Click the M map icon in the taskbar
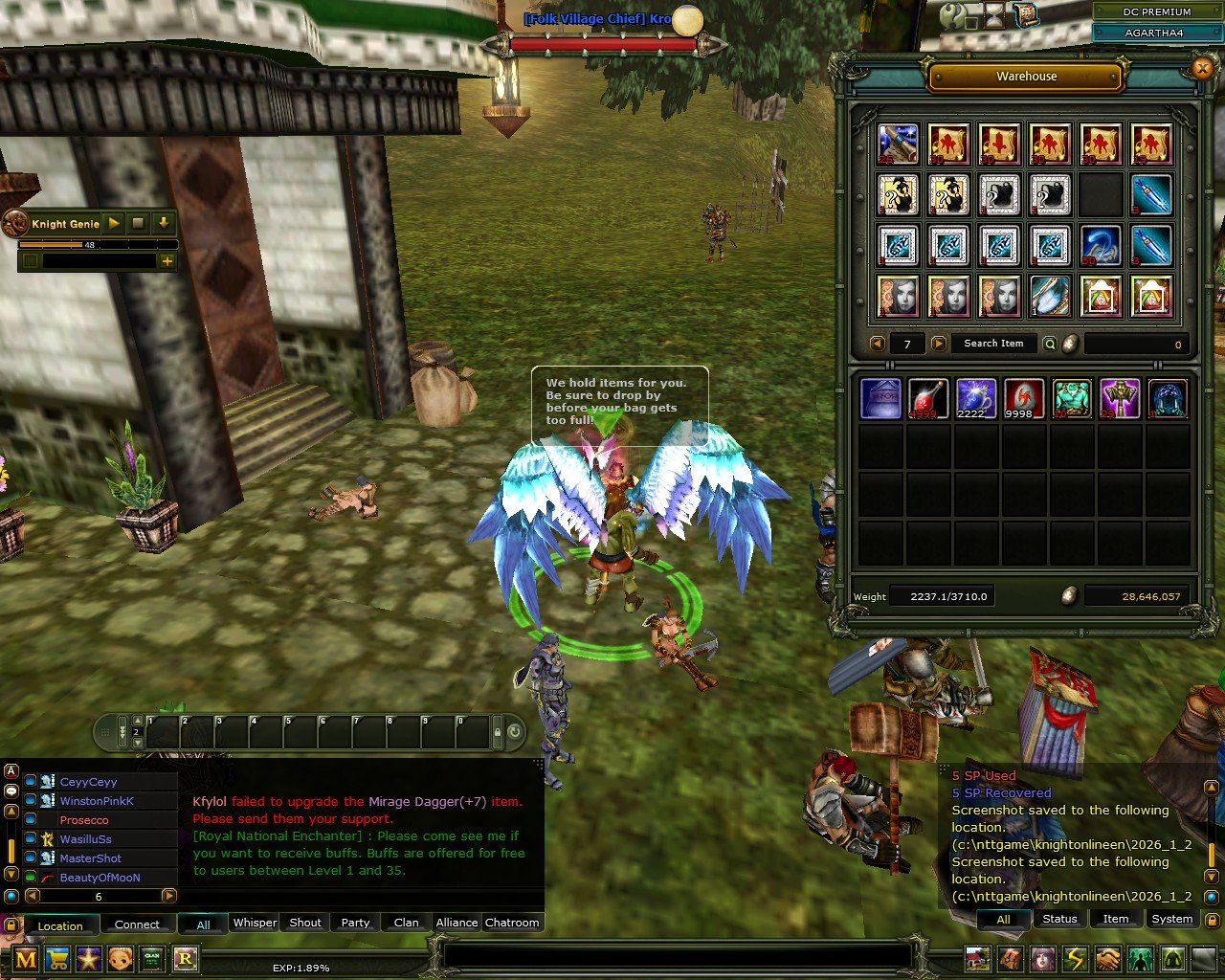This screenshot has height=980, width=1225. (x=27, y=959)
